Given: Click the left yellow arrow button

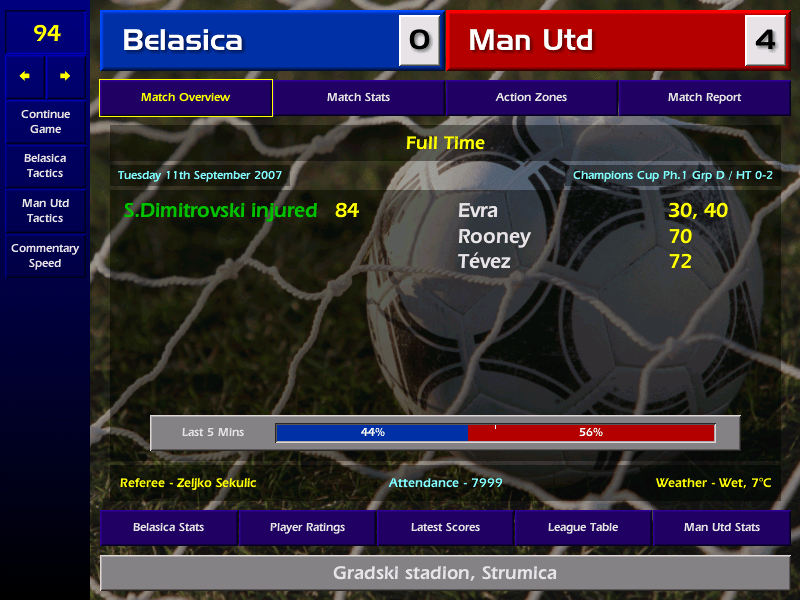Looking at the screenshot, I should click(x=25, y=76).
